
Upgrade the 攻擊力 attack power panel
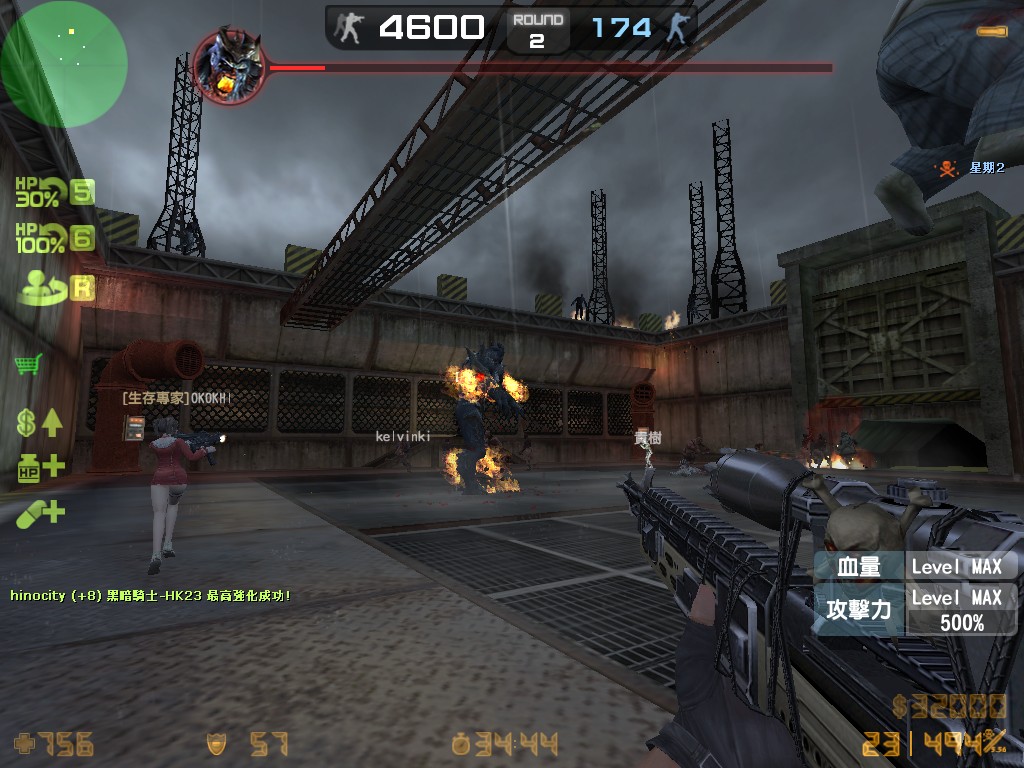[x=914, y=609]
